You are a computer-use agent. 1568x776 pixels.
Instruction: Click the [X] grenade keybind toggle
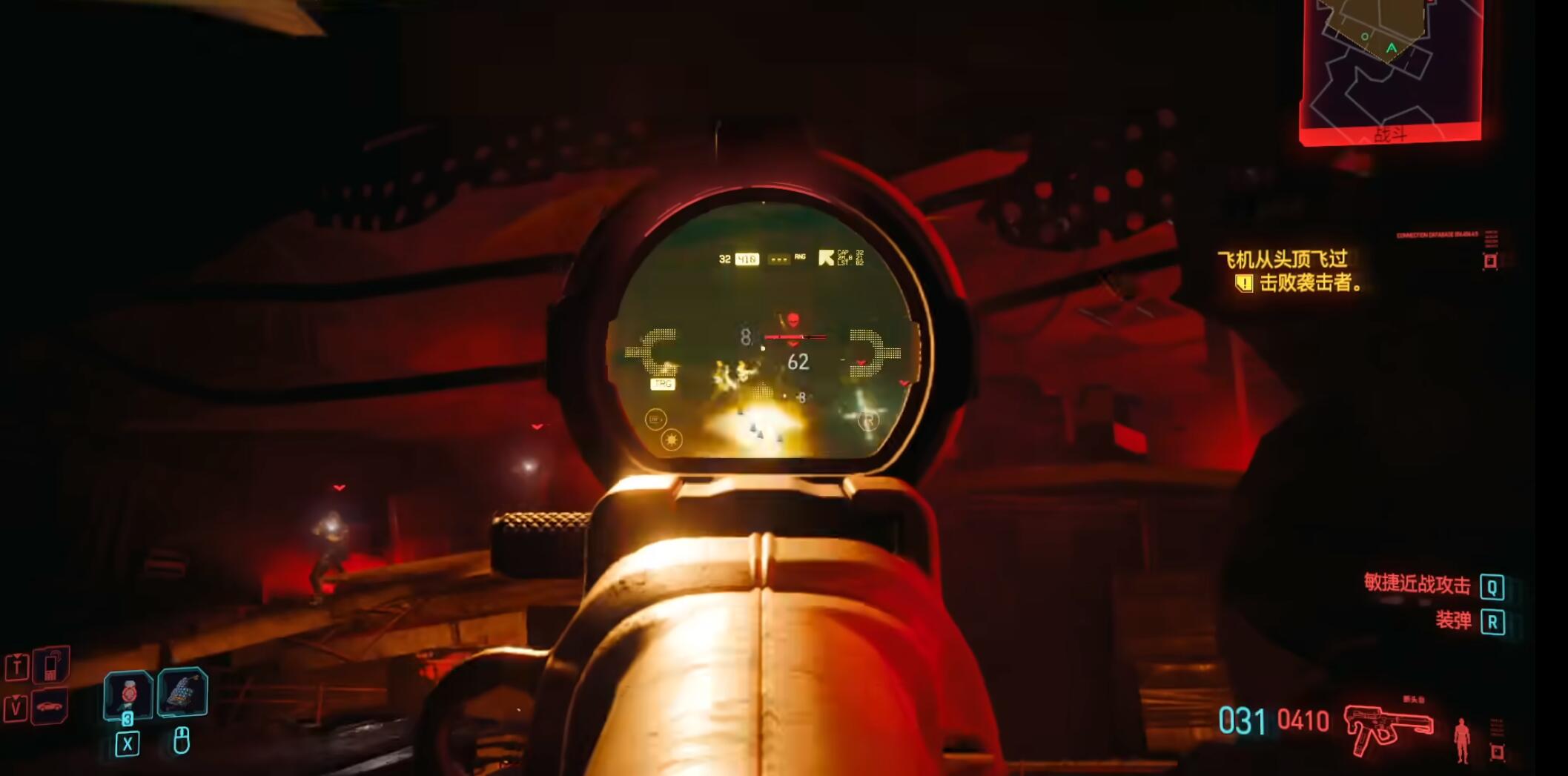[x=128, y=744]
